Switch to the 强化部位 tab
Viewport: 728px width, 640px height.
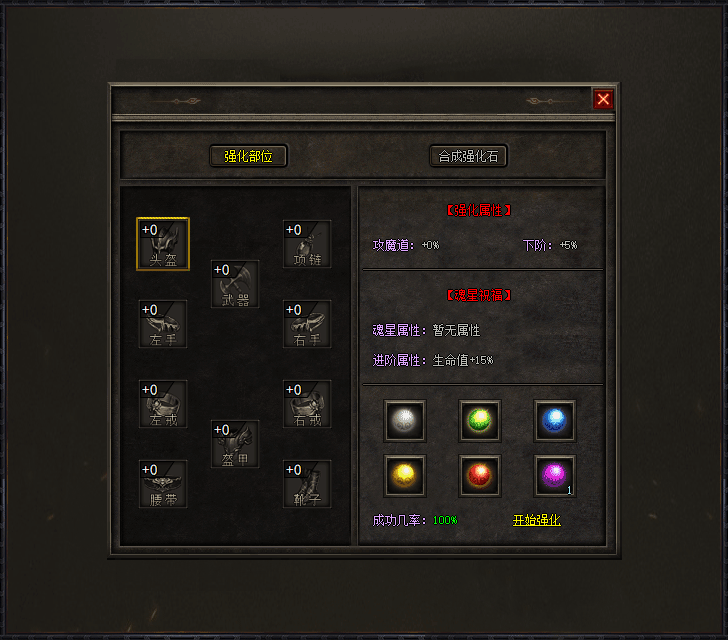pyautogui.click(x=248, y=156)
